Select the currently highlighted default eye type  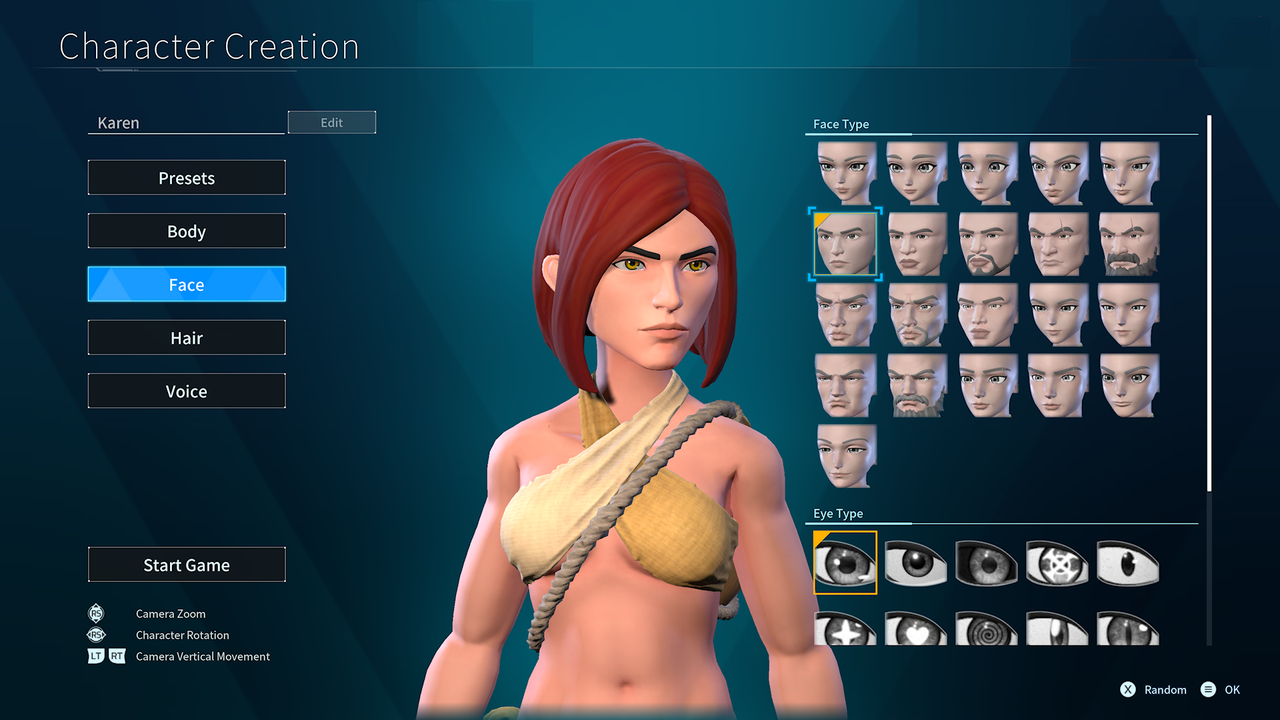(x=845, y=563)
